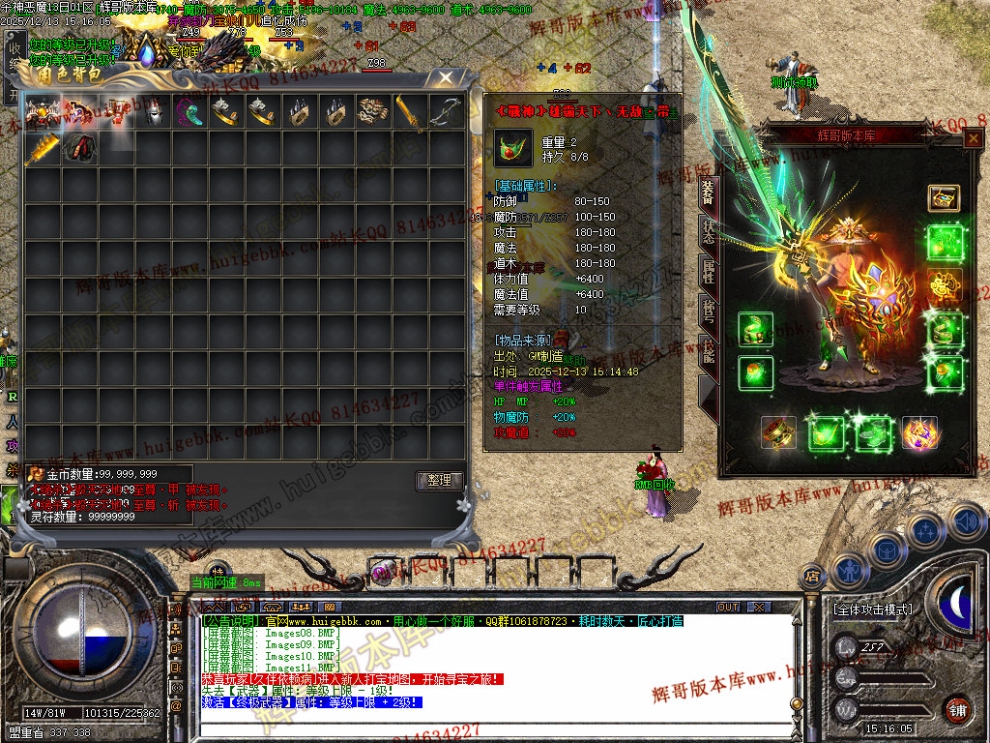Close the character equipment panel
990x743 pixels.
[972, 140]
